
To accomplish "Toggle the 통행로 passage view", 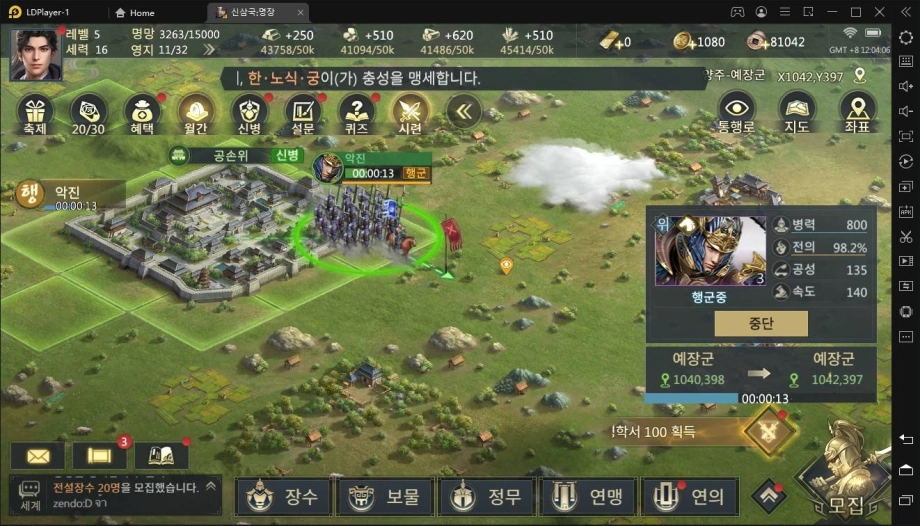I will point(737,113).
